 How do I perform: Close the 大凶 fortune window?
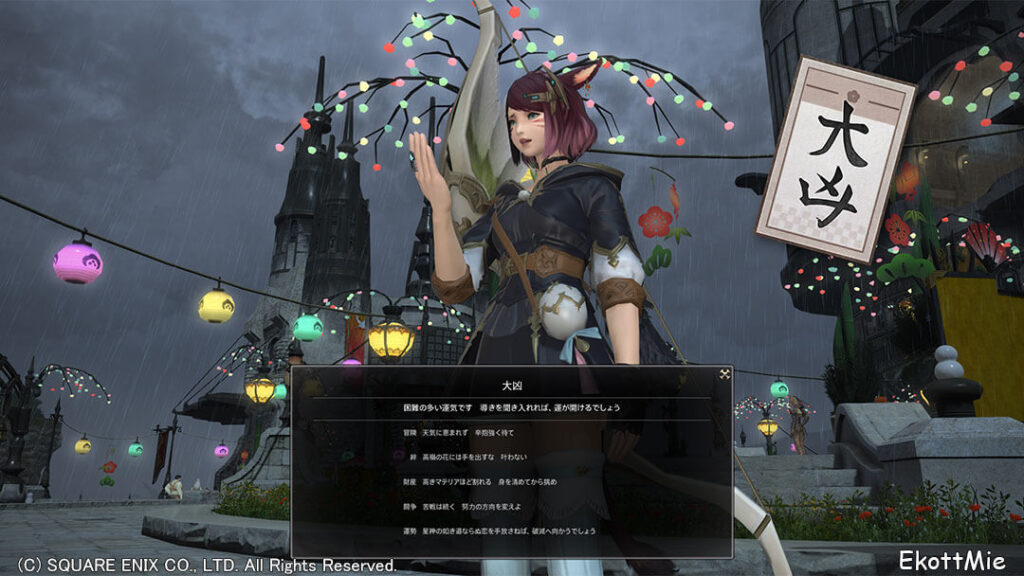click(724, 374)
